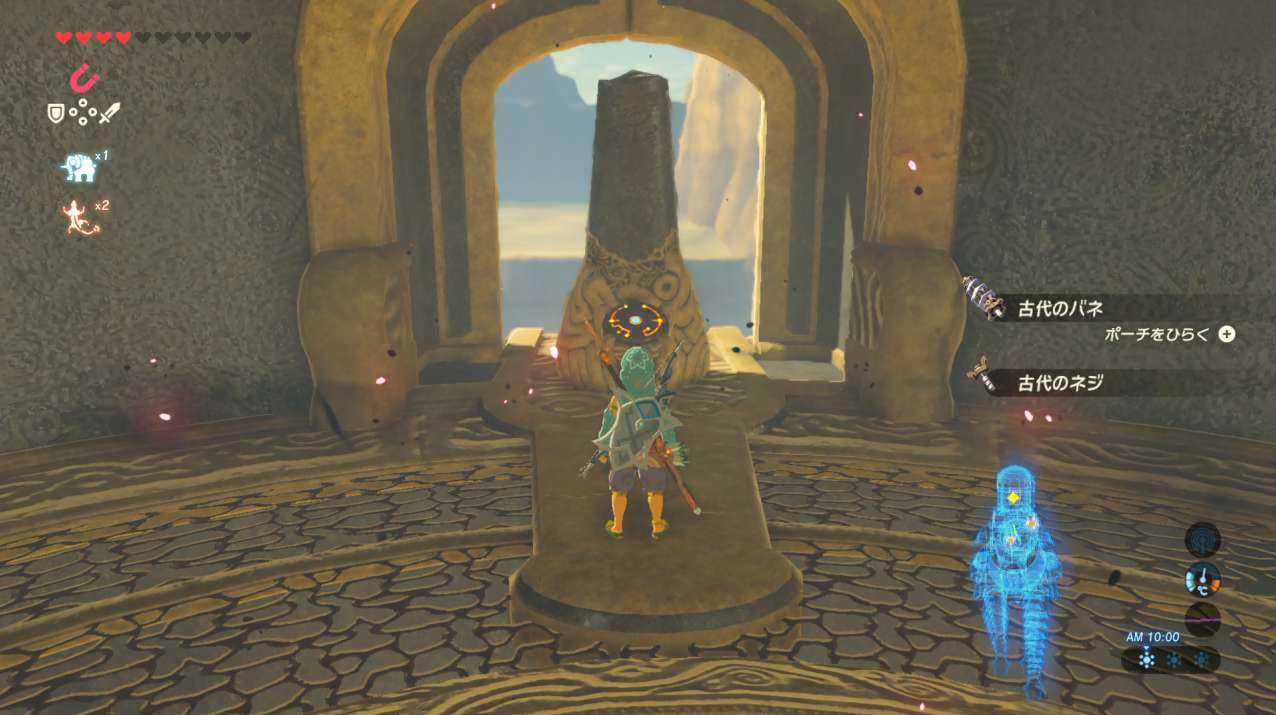Open the weather forecast bar

coord(1171,660)
